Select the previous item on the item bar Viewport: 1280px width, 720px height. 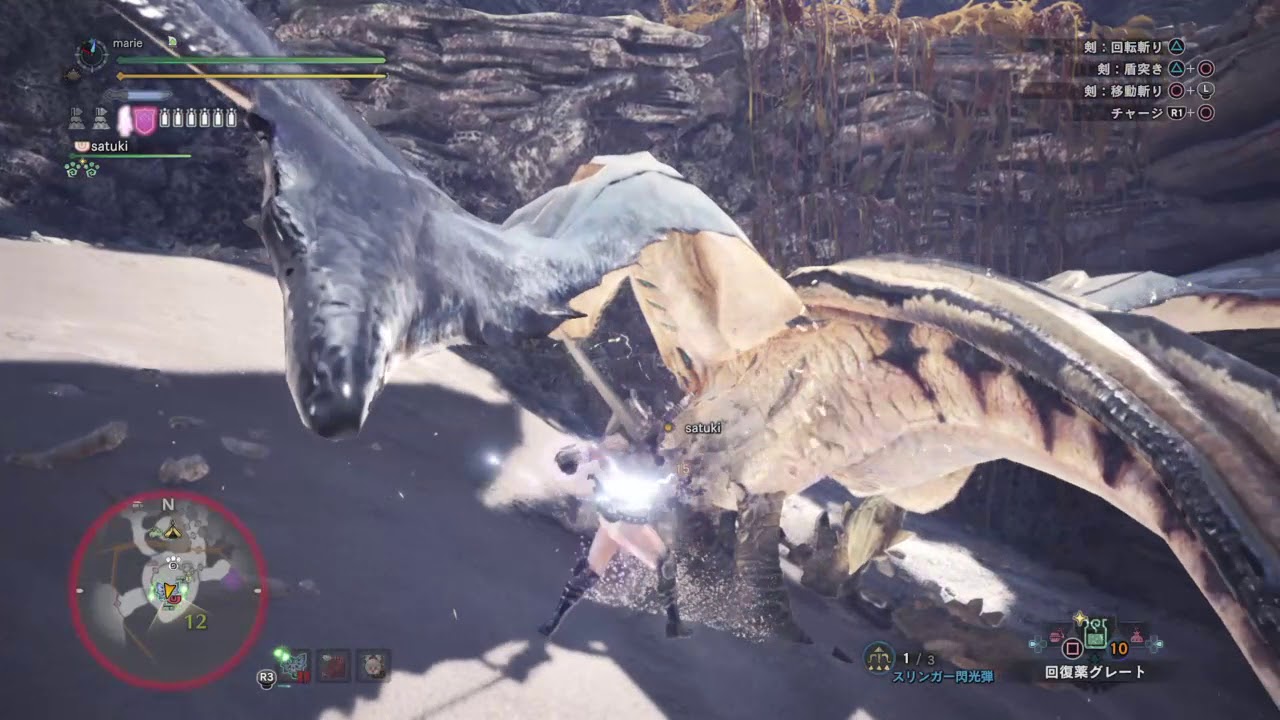tap(1058, 638)
